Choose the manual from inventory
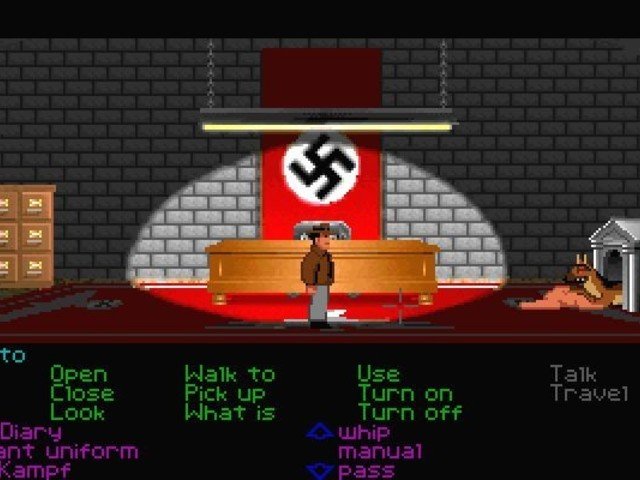This screenshot has height=480, width=640. pyautogui.click(x=380, y=451)
